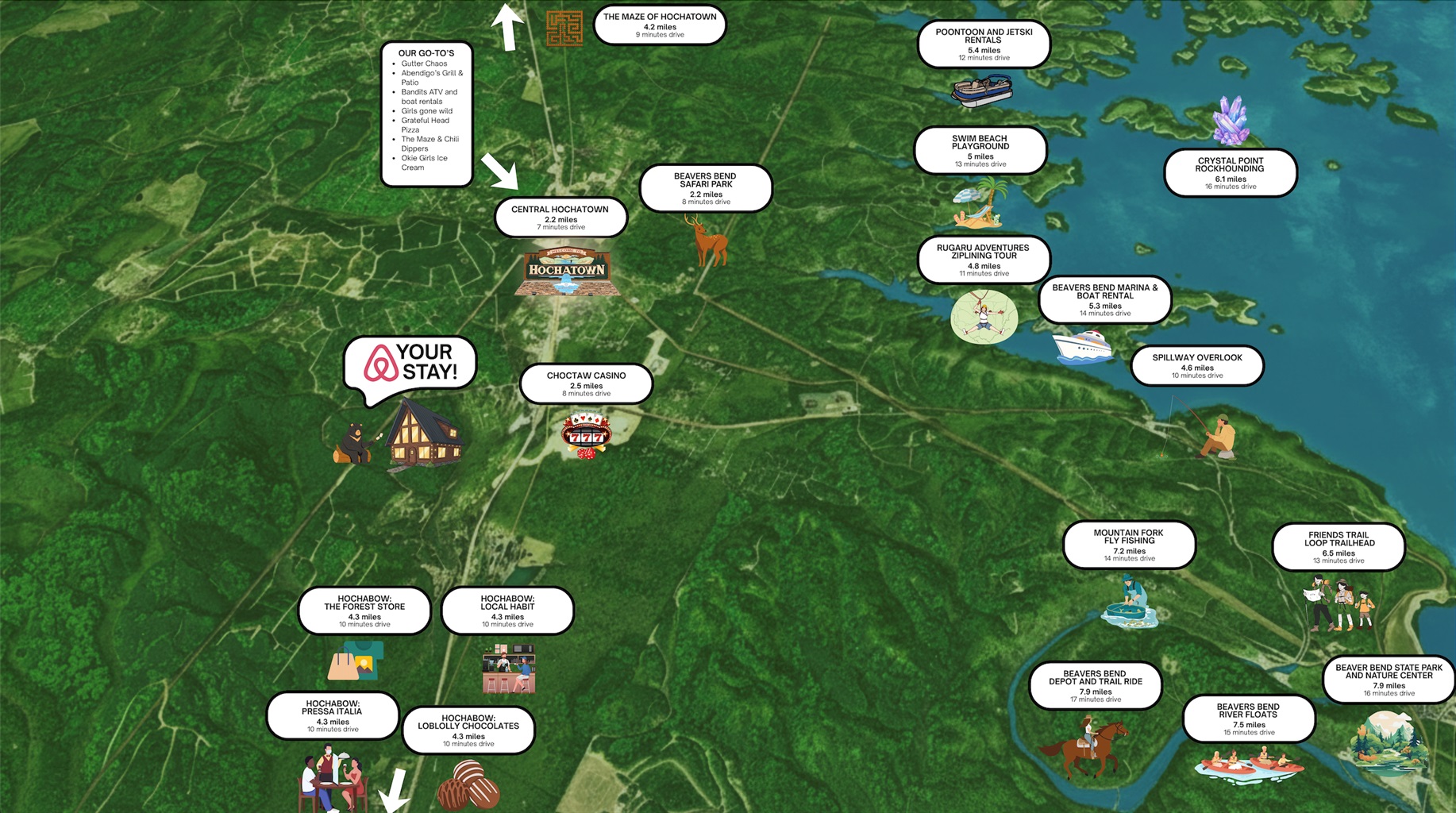This screenshot has width=1456, height=813.
Task: Click the Central Hochatown marker label
Action: coord(560,218)
